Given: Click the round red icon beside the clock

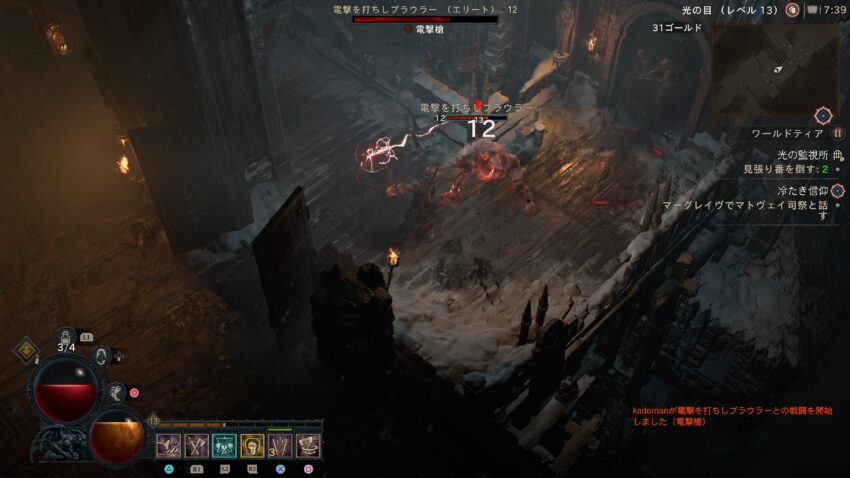Looking at the screenshot, I should [792, 10].
